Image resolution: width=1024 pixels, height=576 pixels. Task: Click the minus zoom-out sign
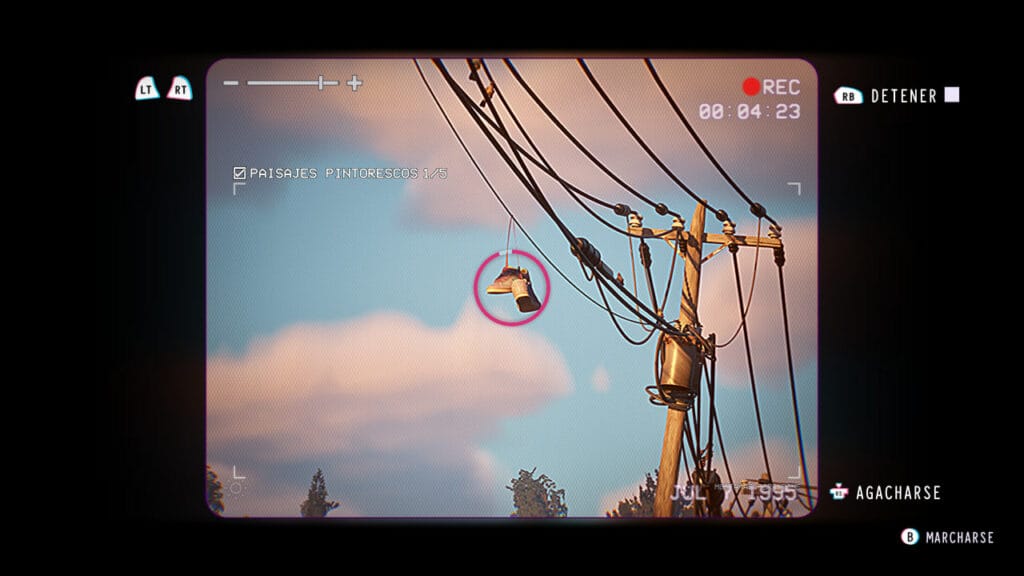tap(231, 83)
